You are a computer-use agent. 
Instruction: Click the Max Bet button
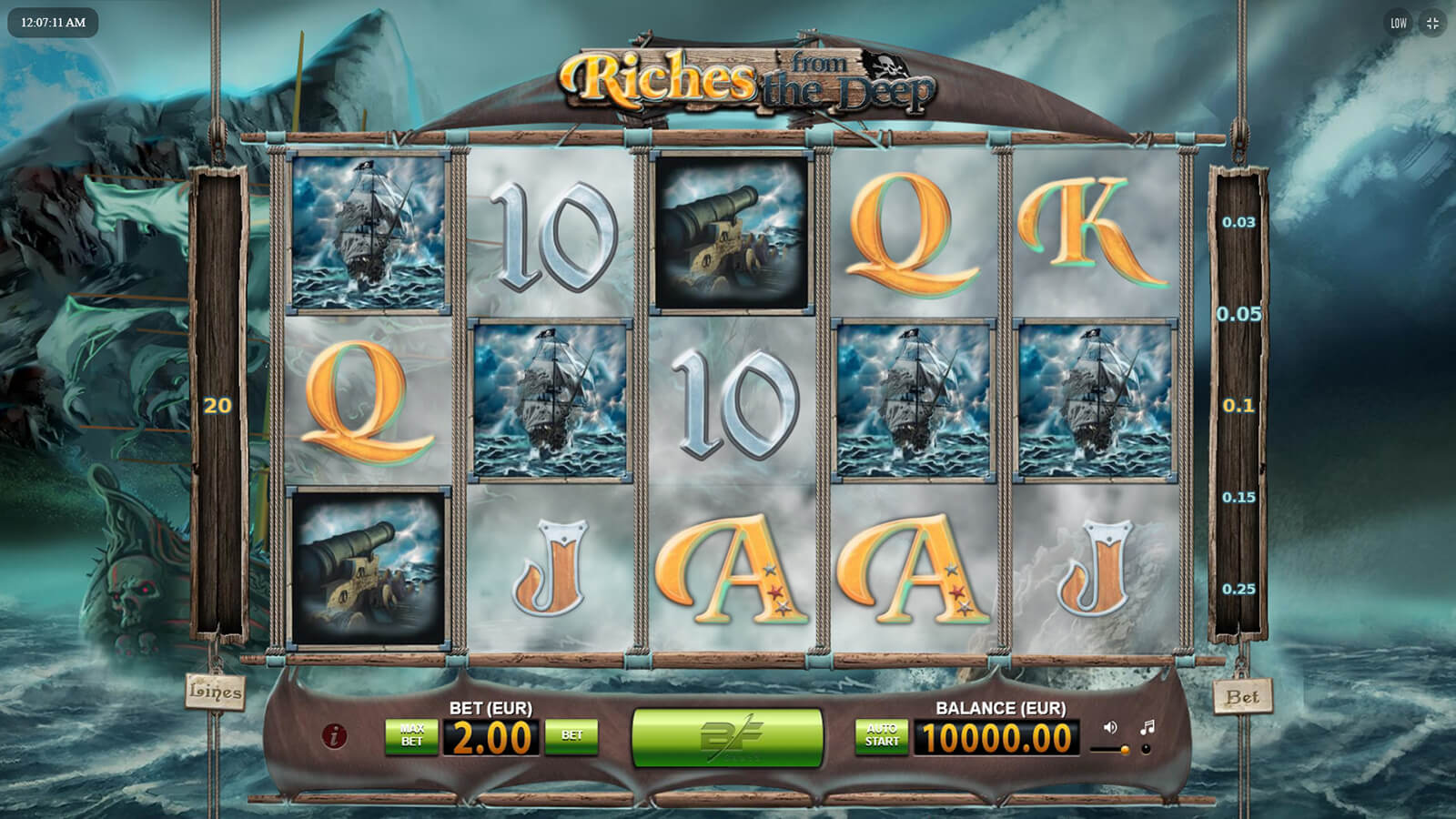click(x=411, y=736)
